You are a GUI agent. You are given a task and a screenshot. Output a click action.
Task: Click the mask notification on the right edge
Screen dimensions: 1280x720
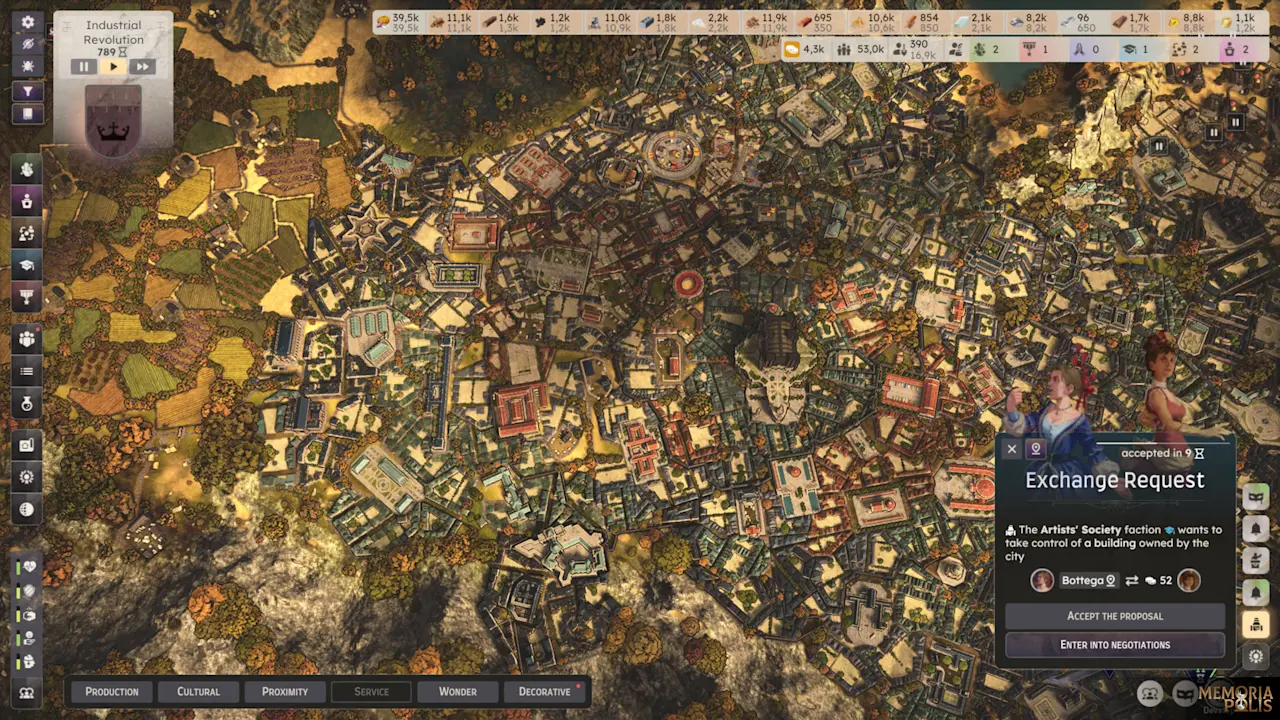[x=1255, y=497]
